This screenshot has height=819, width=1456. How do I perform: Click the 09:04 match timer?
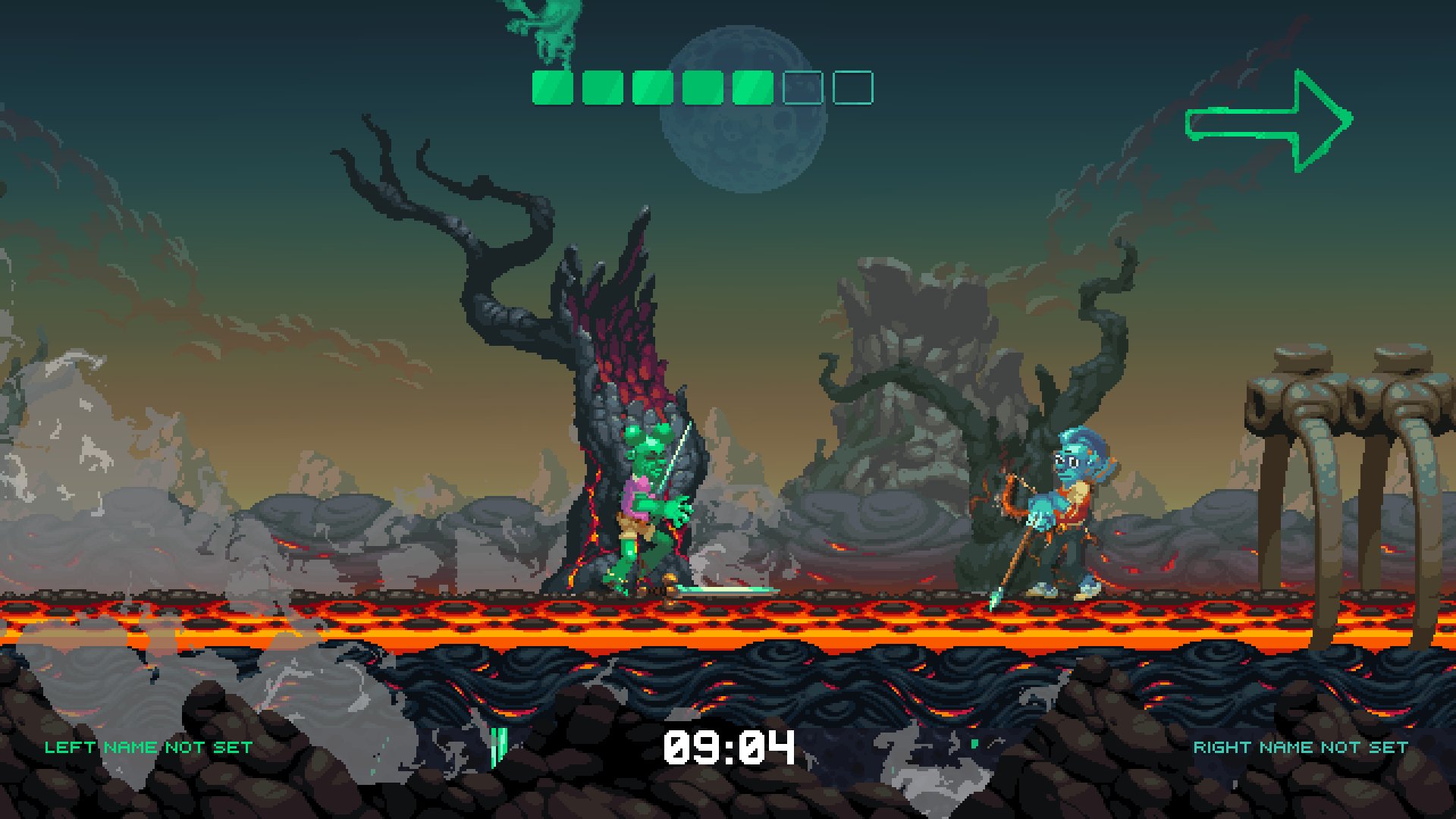[x=728, y=747]
